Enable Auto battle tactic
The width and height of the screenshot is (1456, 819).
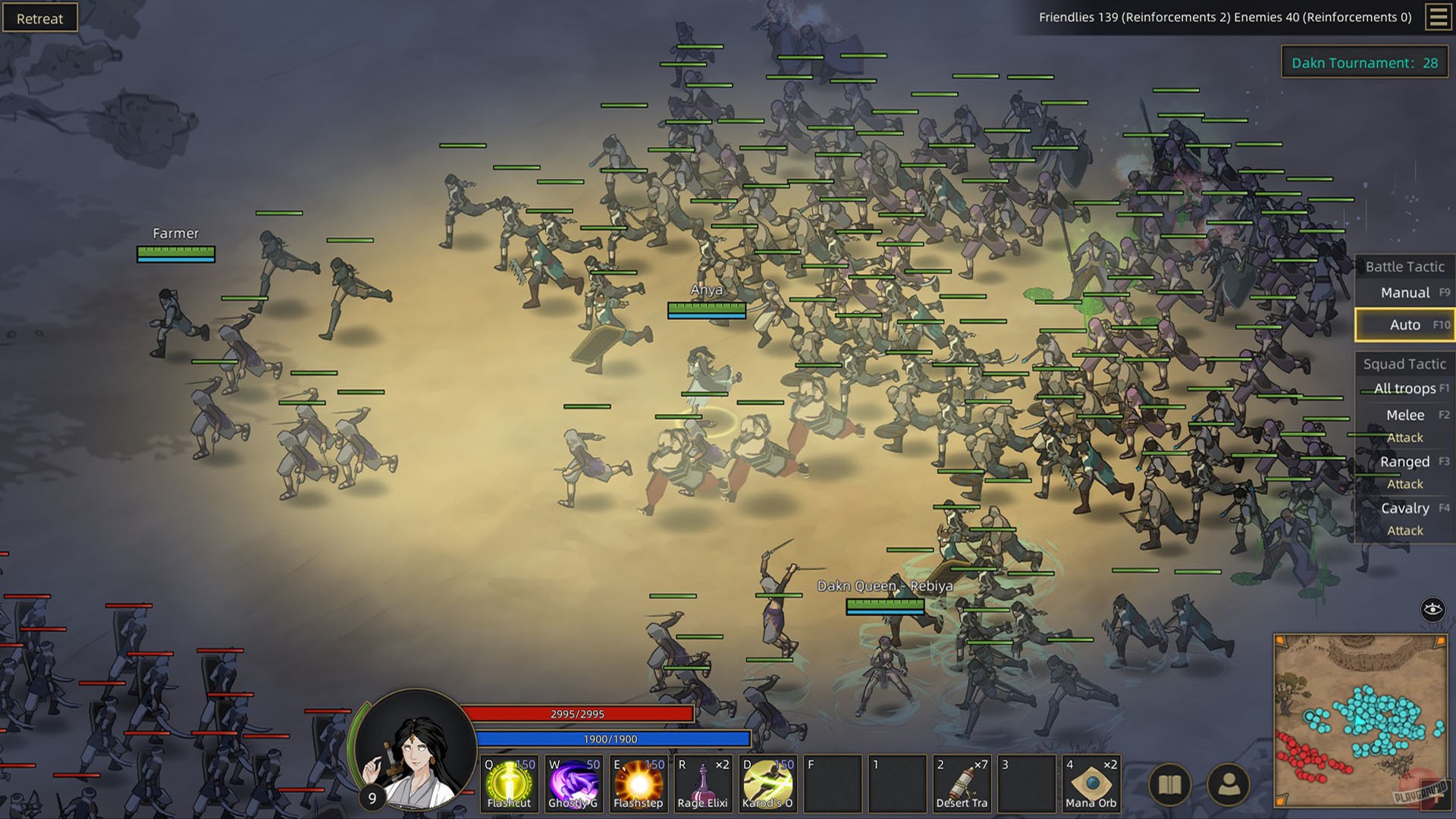1404,324
